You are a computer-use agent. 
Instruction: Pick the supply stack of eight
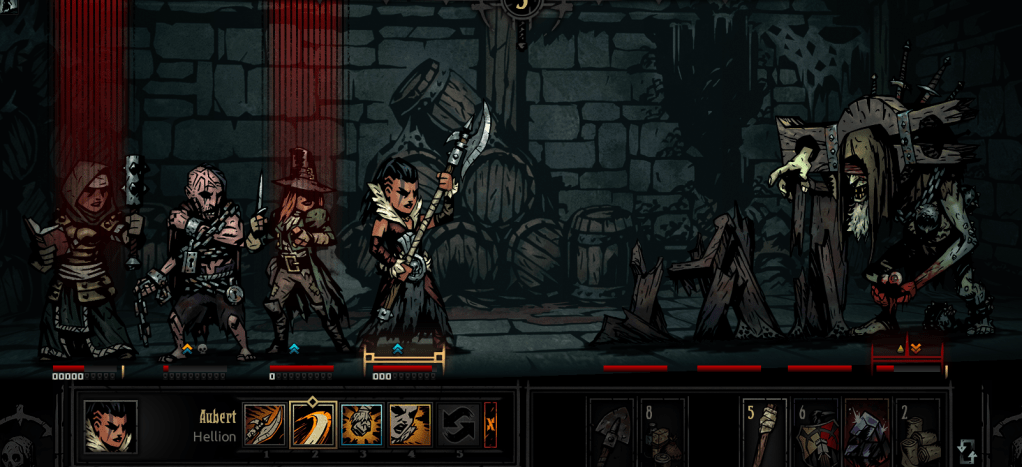662,432
